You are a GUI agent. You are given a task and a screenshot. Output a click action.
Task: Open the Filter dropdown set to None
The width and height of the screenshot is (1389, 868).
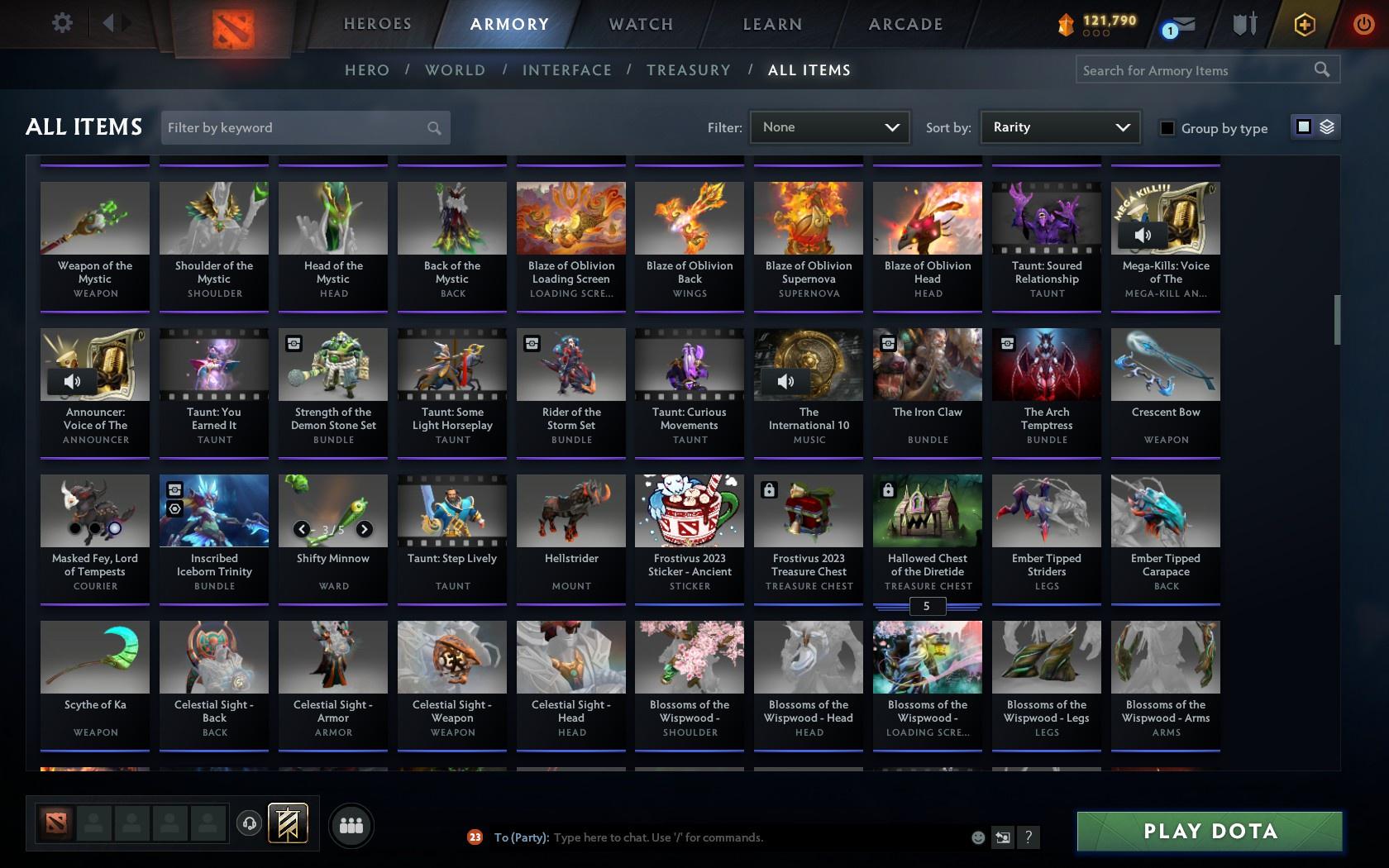coord(829,127)
